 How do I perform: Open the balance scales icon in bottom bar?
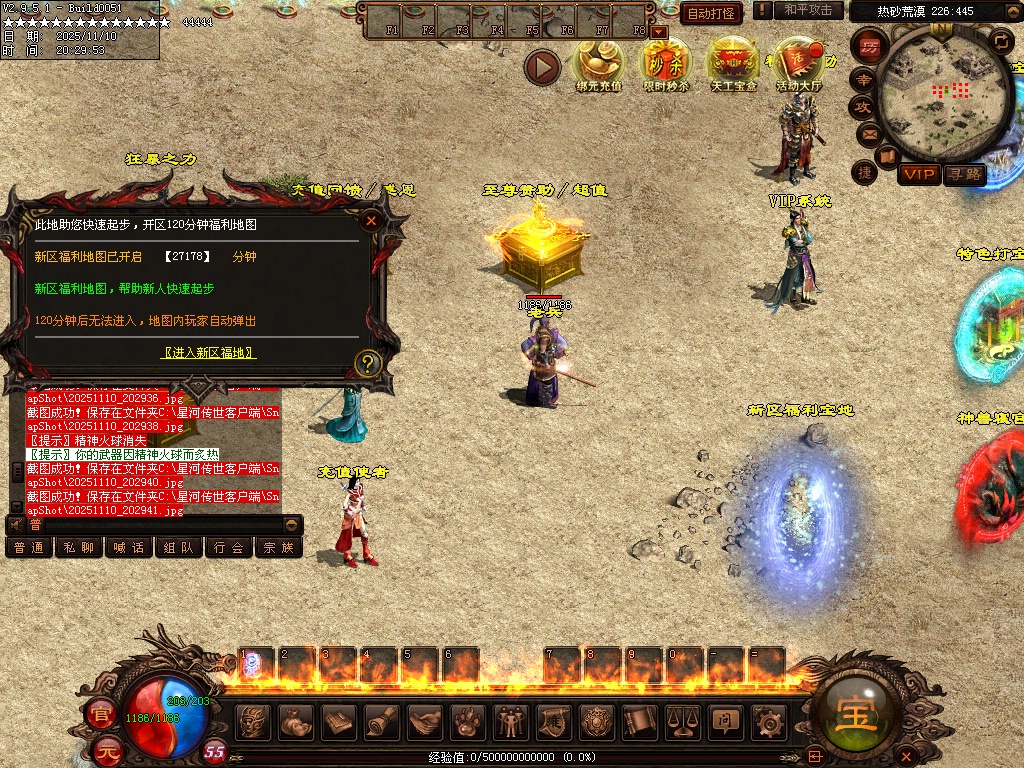[682, 721]
